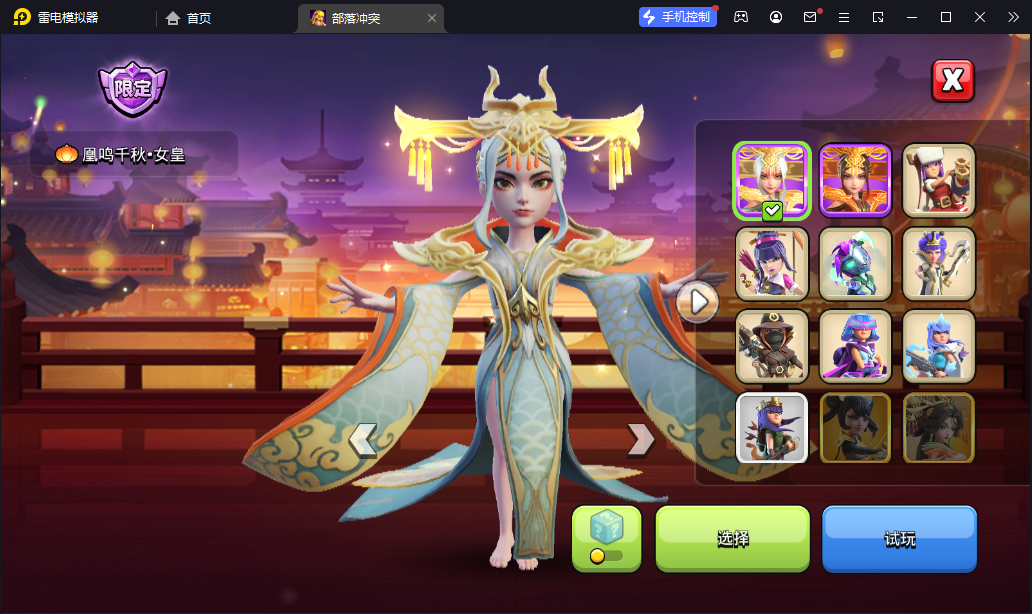Show the previous skin with the left arrow

point(362,438)
